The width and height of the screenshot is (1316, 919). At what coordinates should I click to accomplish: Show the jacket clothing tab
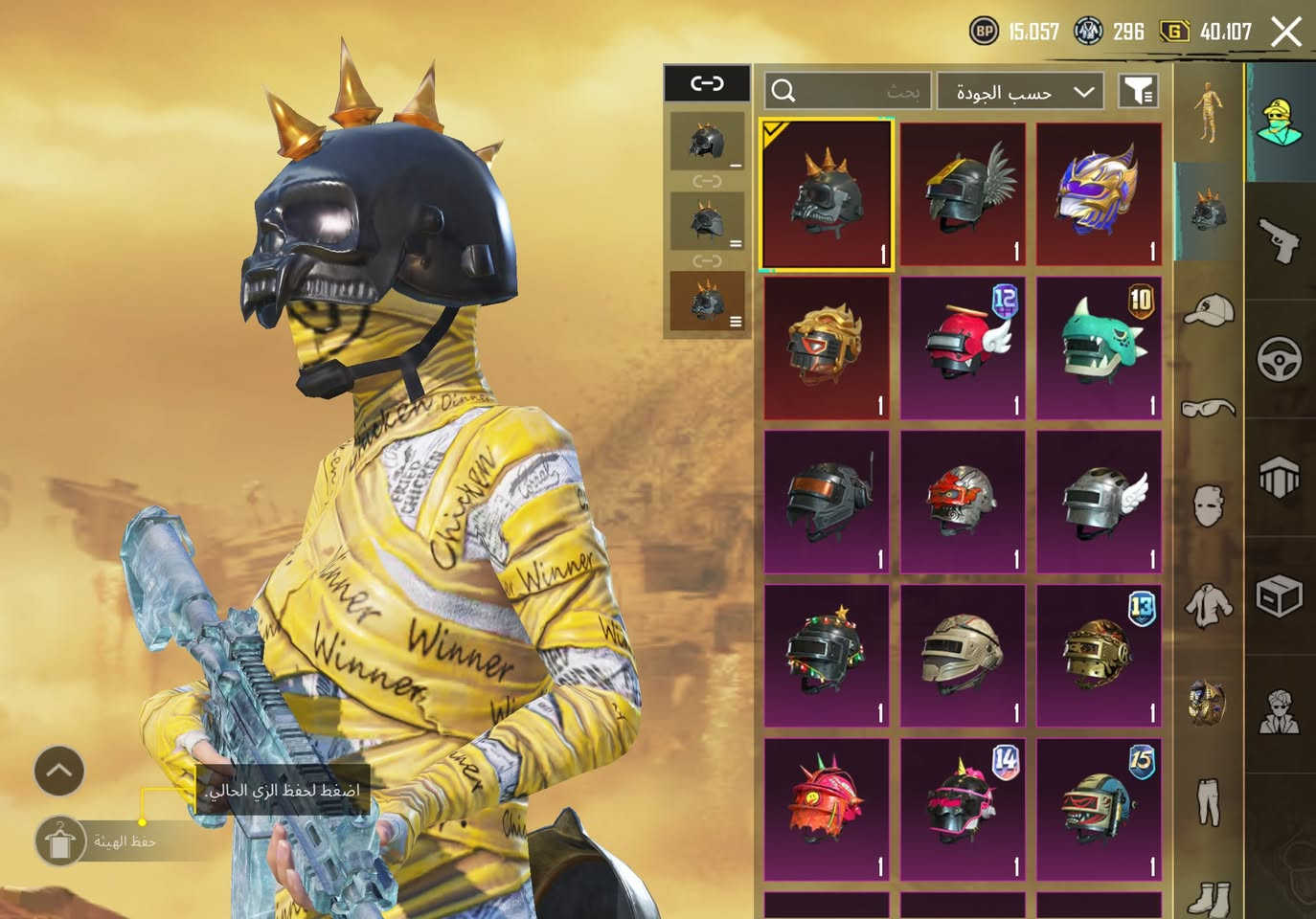pos(1209,605)
